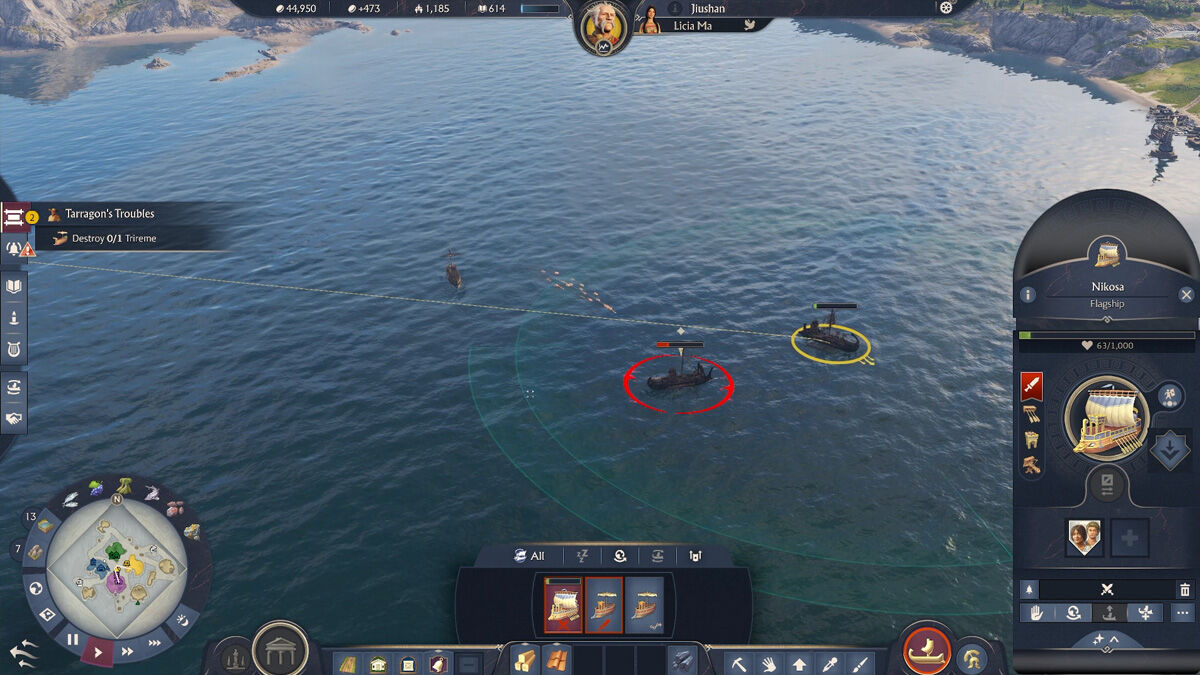Open the globe world map button
This screenshot has height=675, width=1200.
(36, 588)
